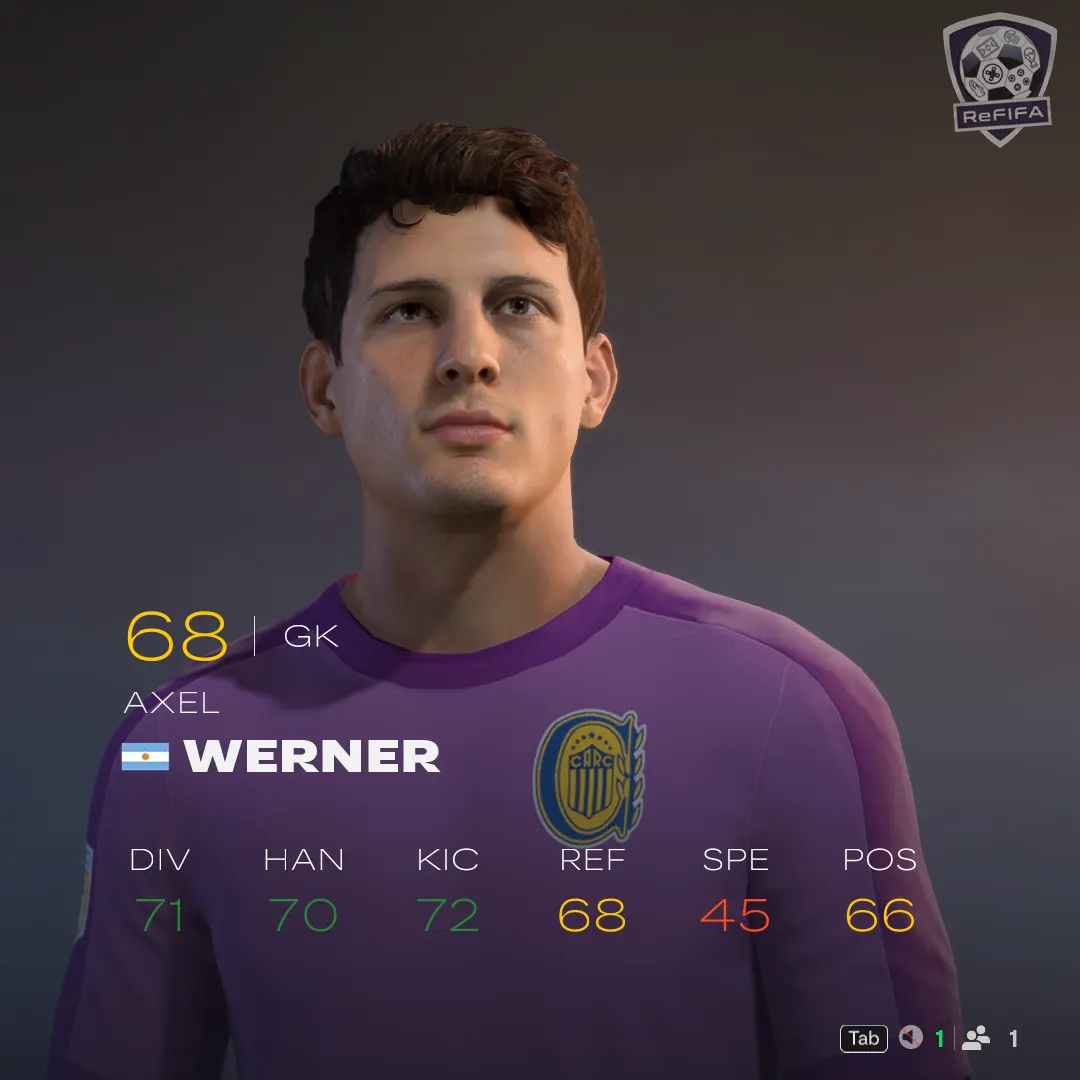Open the party members icon
This screenshot has width=1080, height=1080.
976,1039
